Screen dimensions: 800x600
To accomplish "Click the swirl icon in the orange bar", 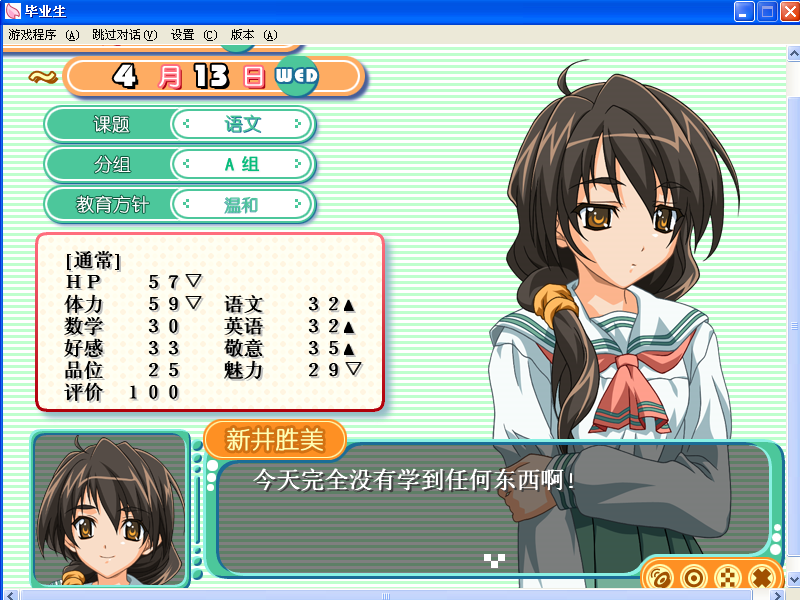I will pos(659,577).
